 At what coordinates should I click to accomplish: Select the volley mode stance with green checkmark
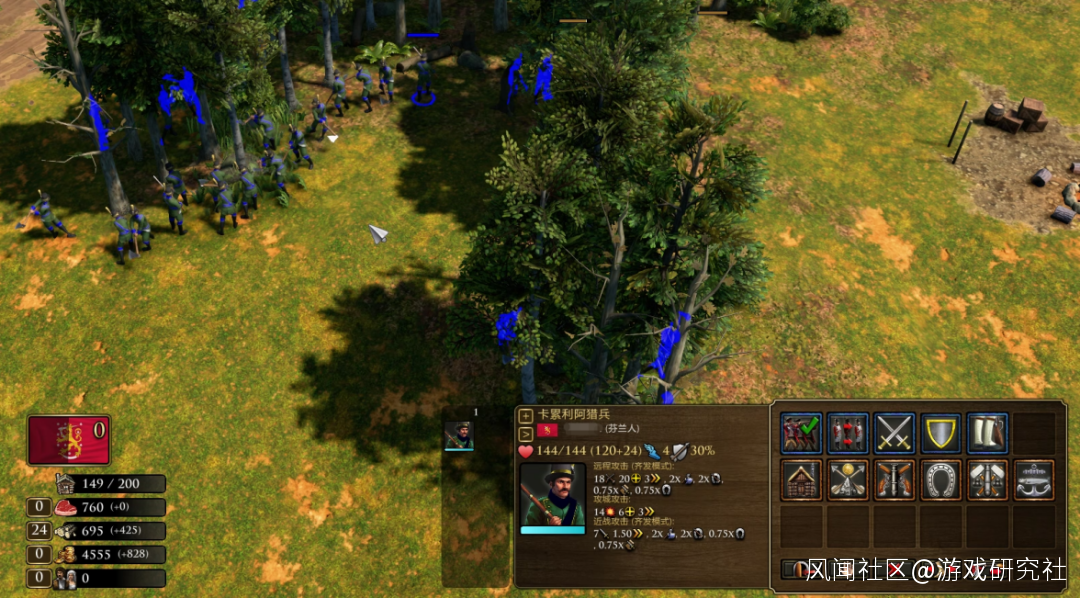click(801, 432)
